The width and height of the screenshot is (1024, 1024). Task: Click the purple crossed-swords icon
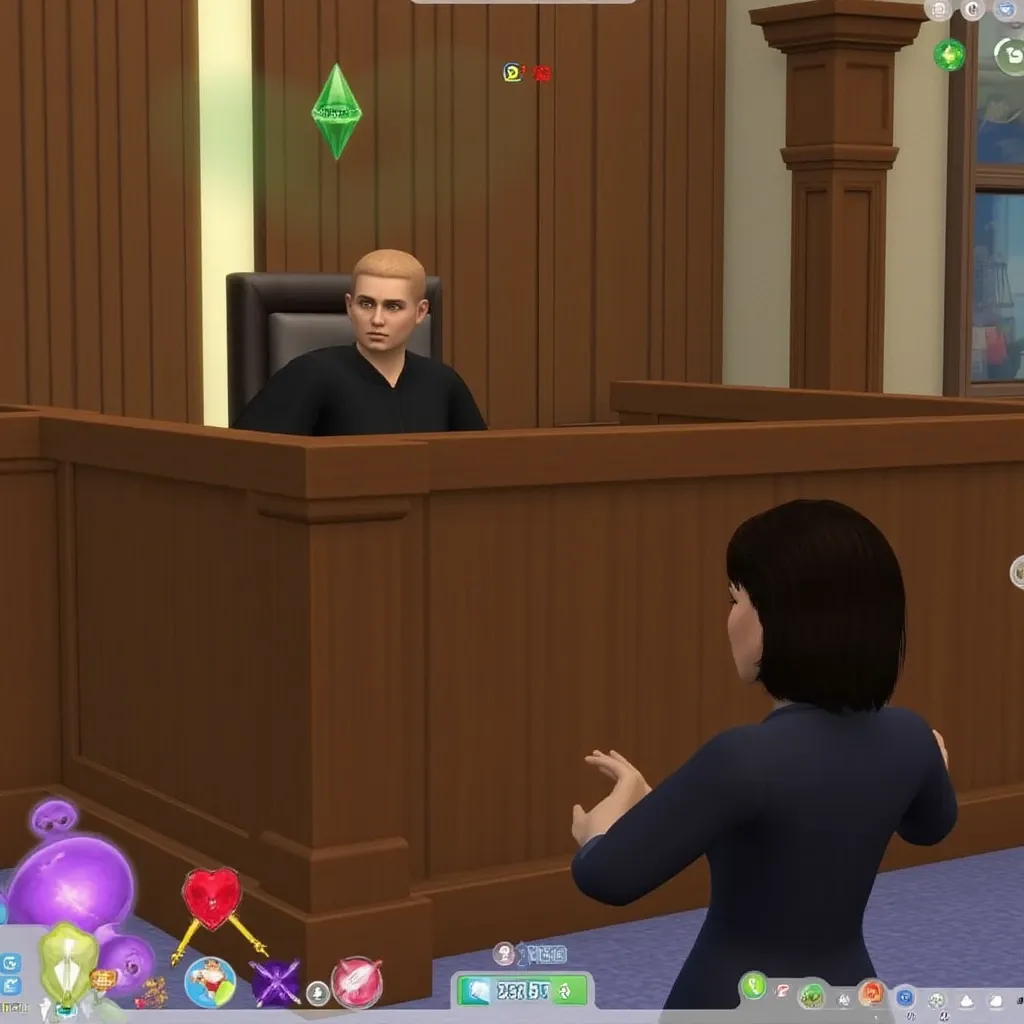tap(275, 982)
